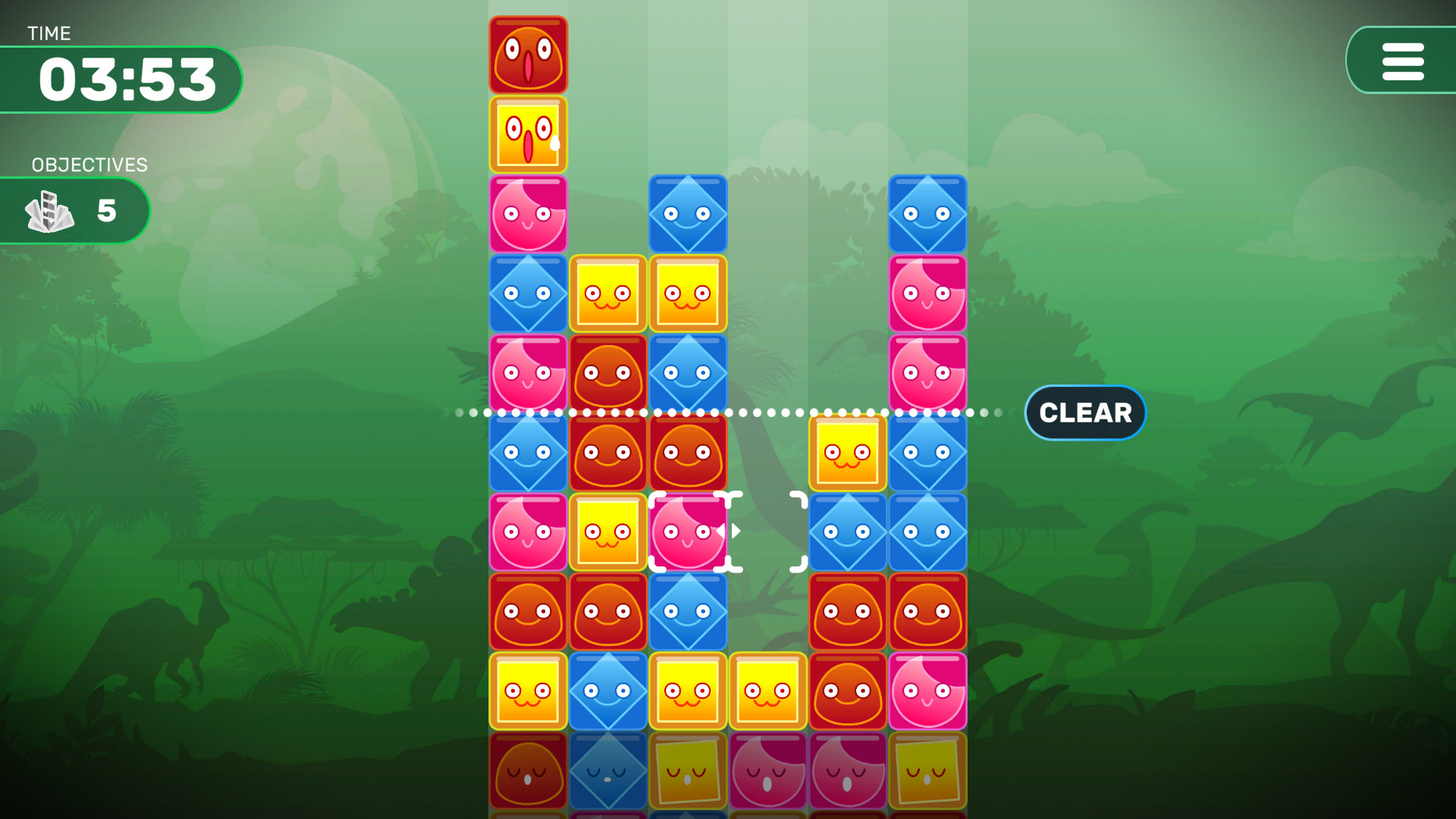The image size is (1456, 819).
Task: Click the lone yellow block right of the gap
Action: (847, 452)
